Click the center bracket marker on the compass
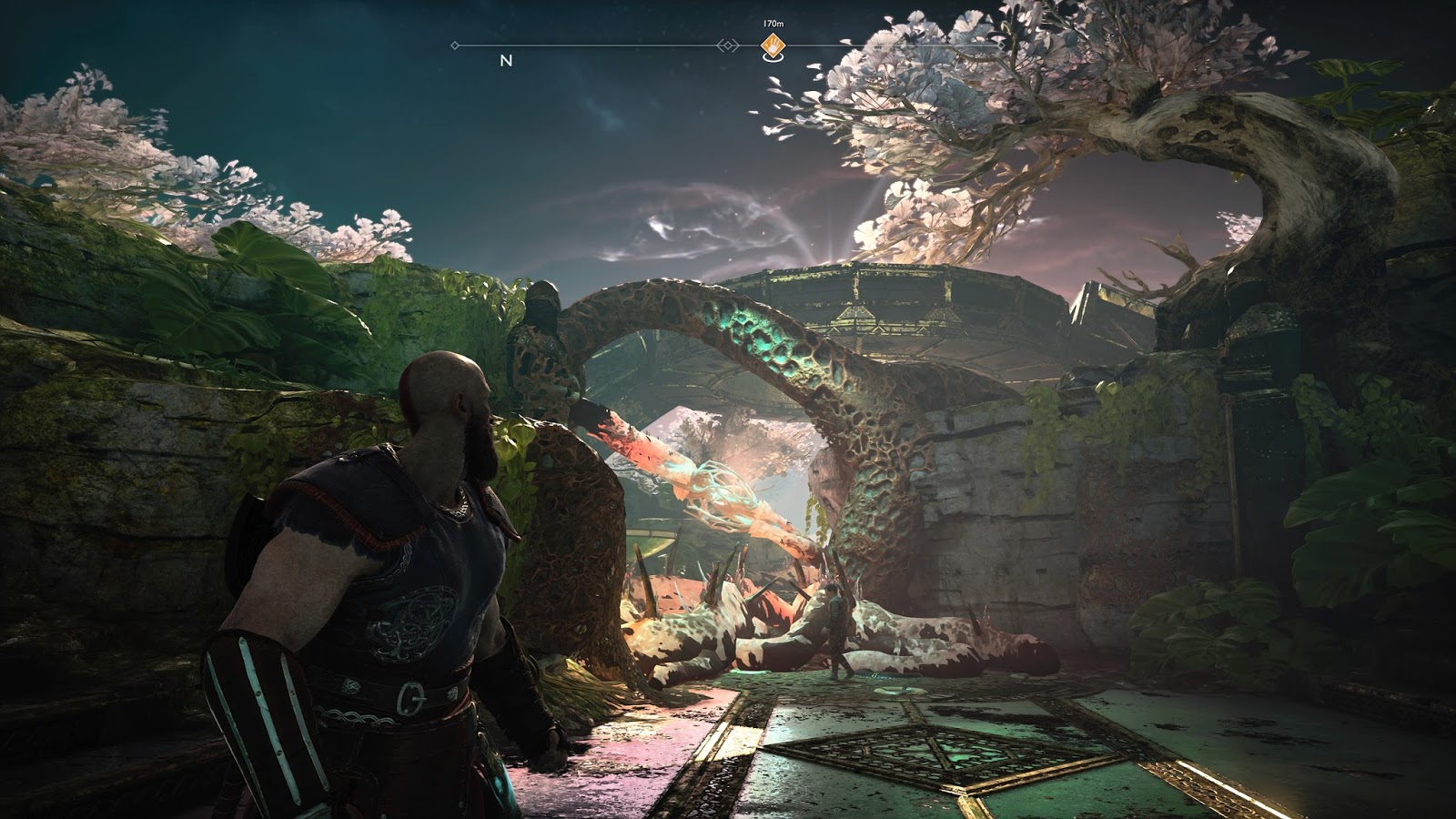The image size is (1456, 819). pyautogui.click(x=726, y=46)
